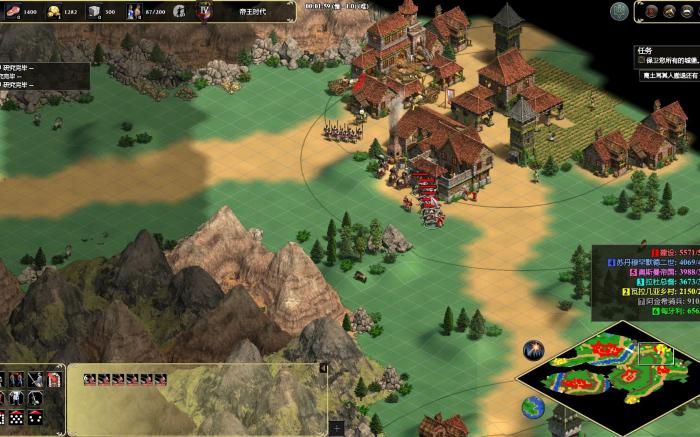Screen dimensions: 700x437
Task: Click the 任务 objectives panel header
Action: 645,49
